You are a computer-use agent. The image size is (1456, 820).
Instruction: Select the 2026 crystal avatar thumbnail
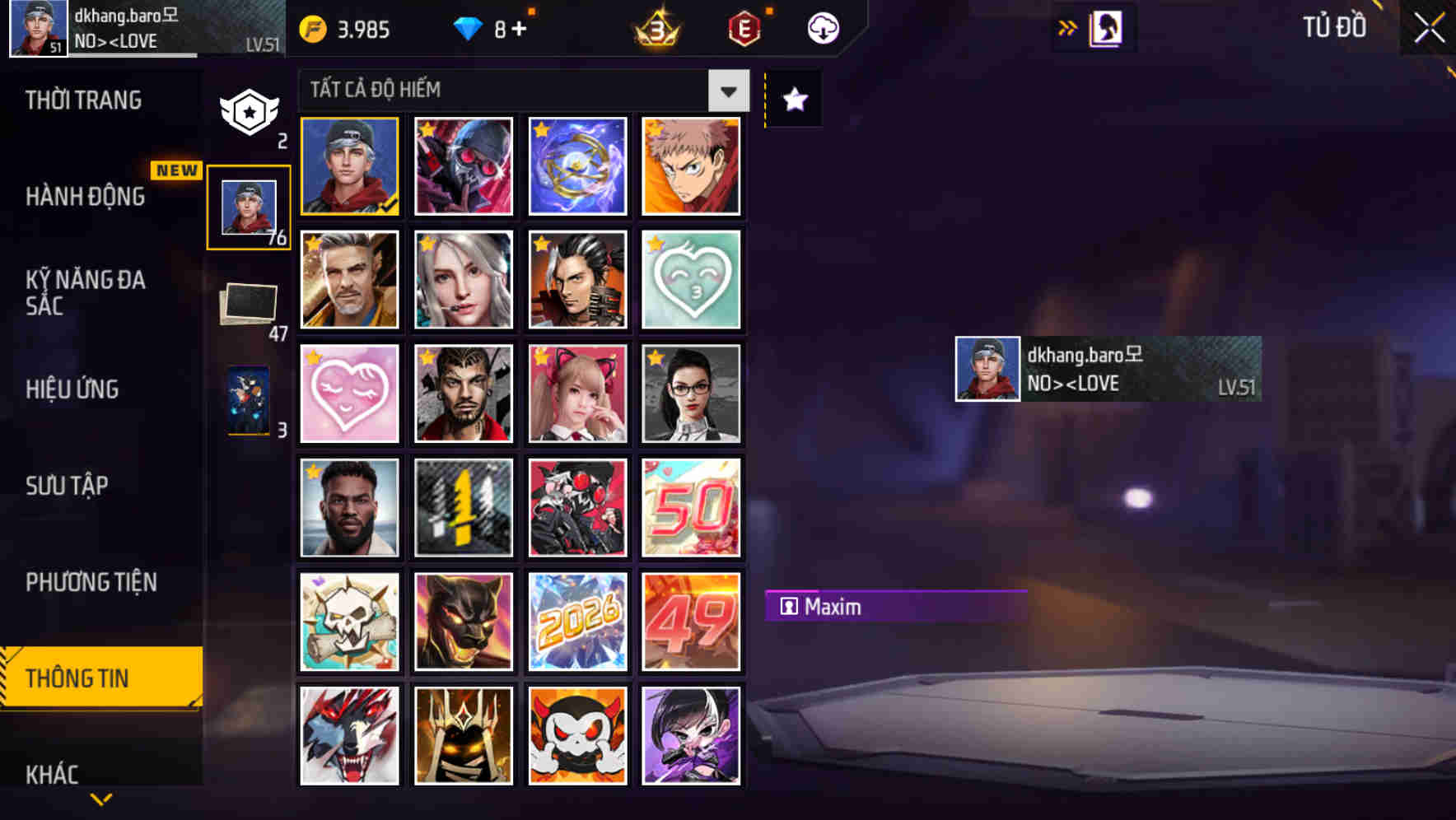(x=577, y=621)
